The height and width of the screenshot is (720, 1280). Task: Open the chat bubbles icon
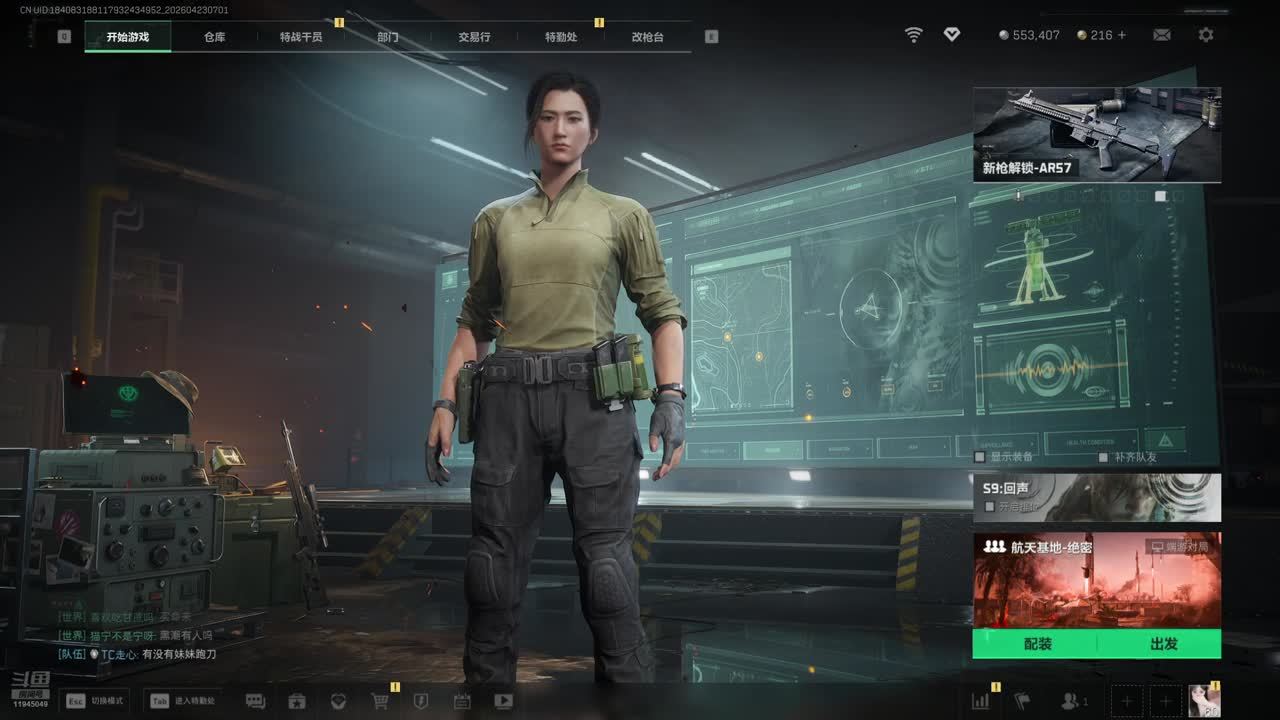point(255,701)
